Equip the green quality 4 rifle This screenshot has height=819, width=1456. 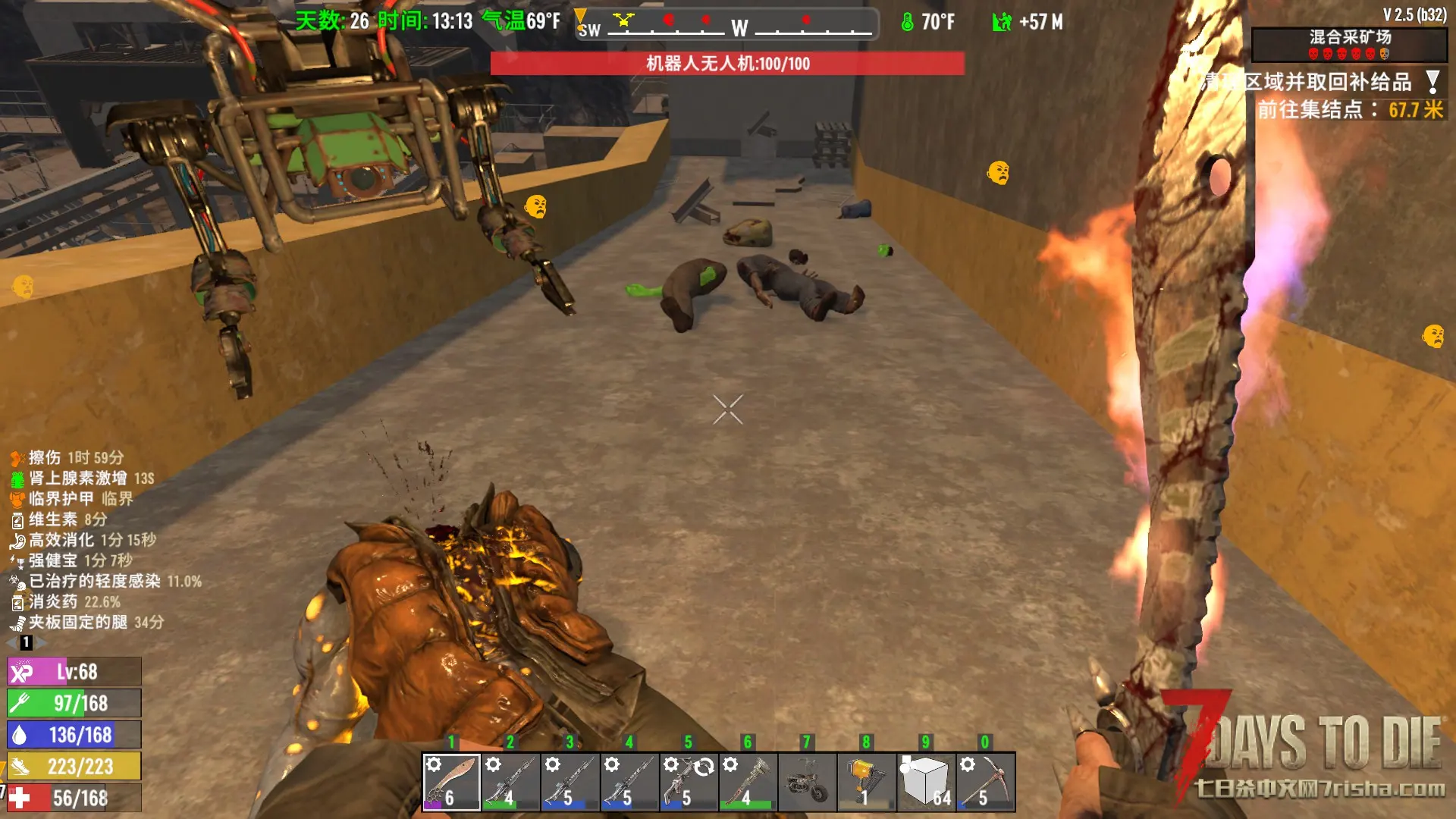(x=510, y=781)
